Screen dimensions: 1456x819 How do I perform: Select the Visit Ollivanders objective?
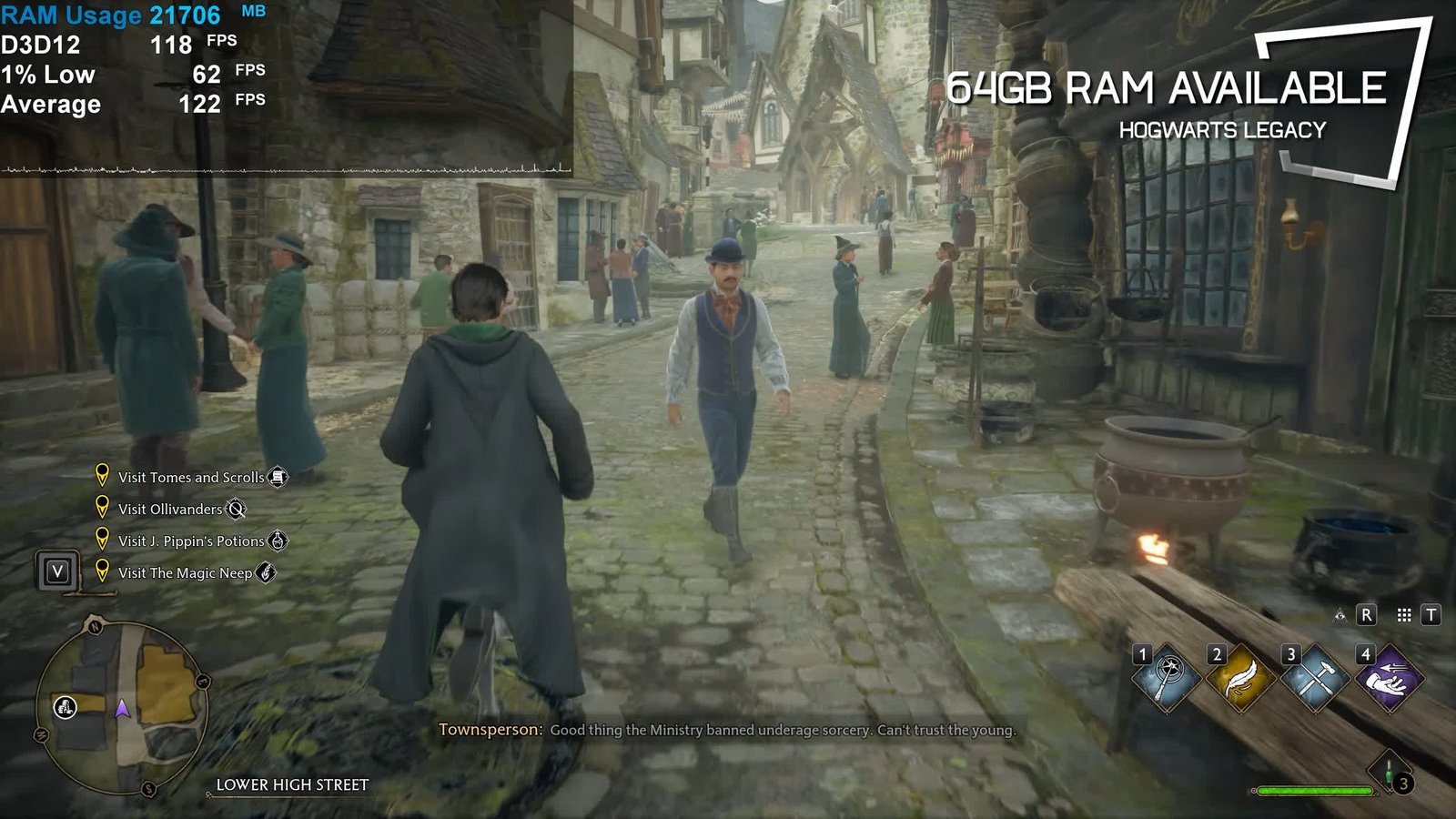(170, 509)
